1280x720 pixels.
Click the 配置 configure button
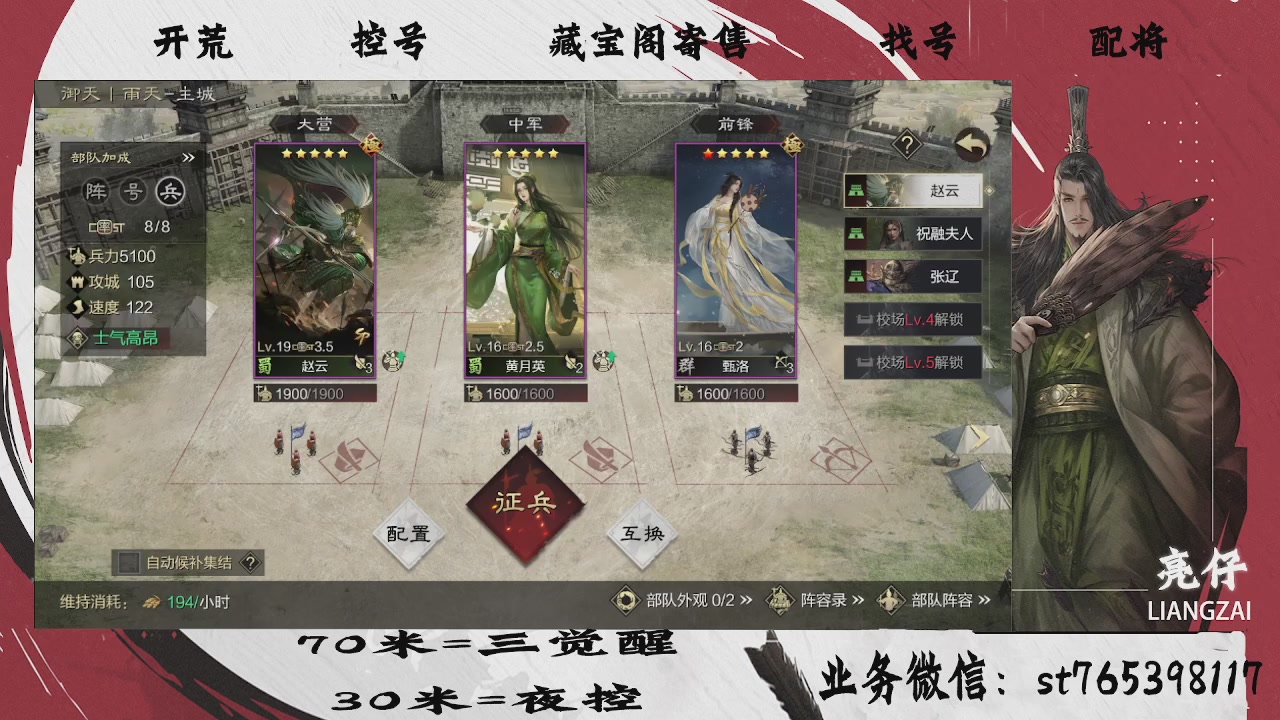coord(408,532)
